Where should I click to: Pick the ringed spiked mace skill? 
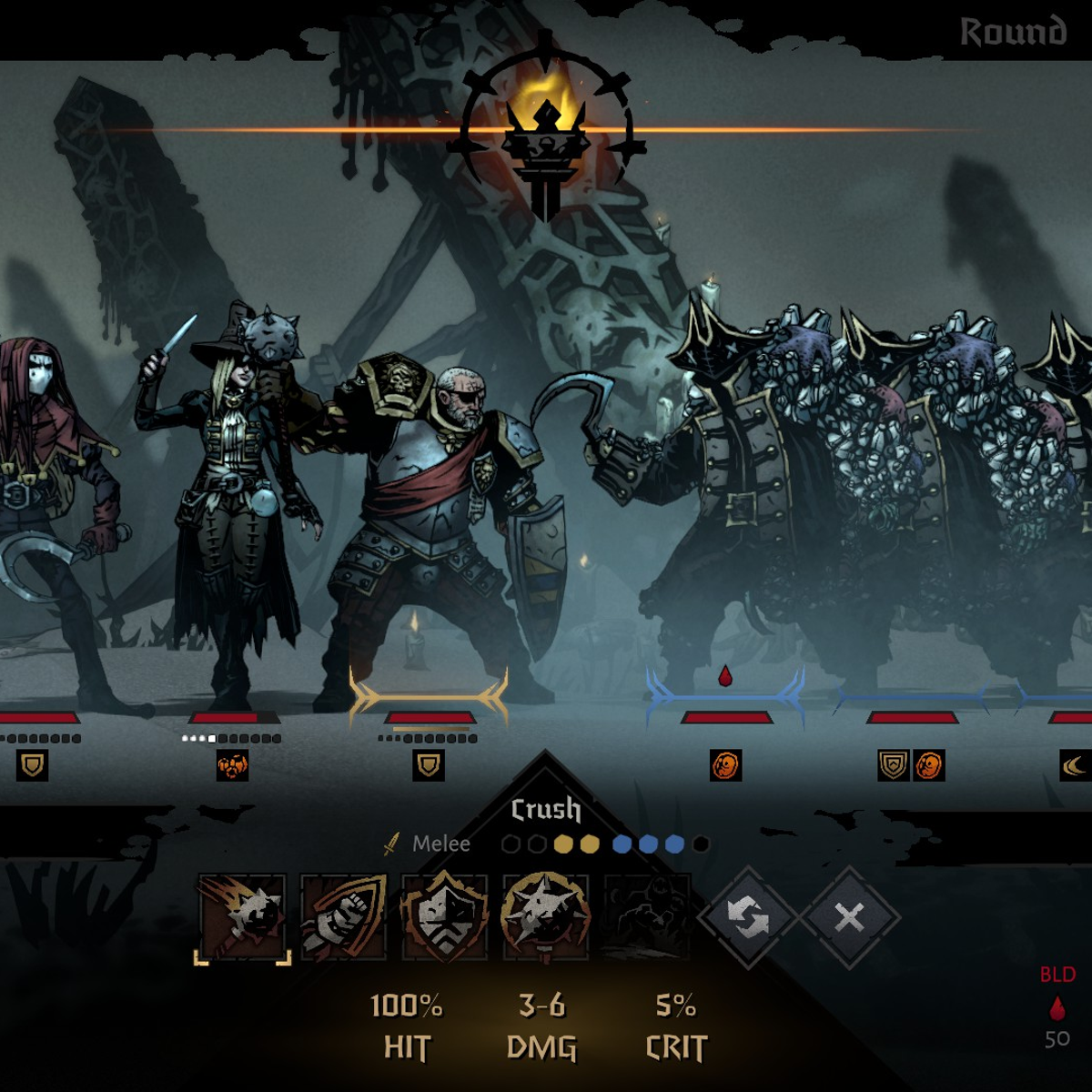(545, 917)
